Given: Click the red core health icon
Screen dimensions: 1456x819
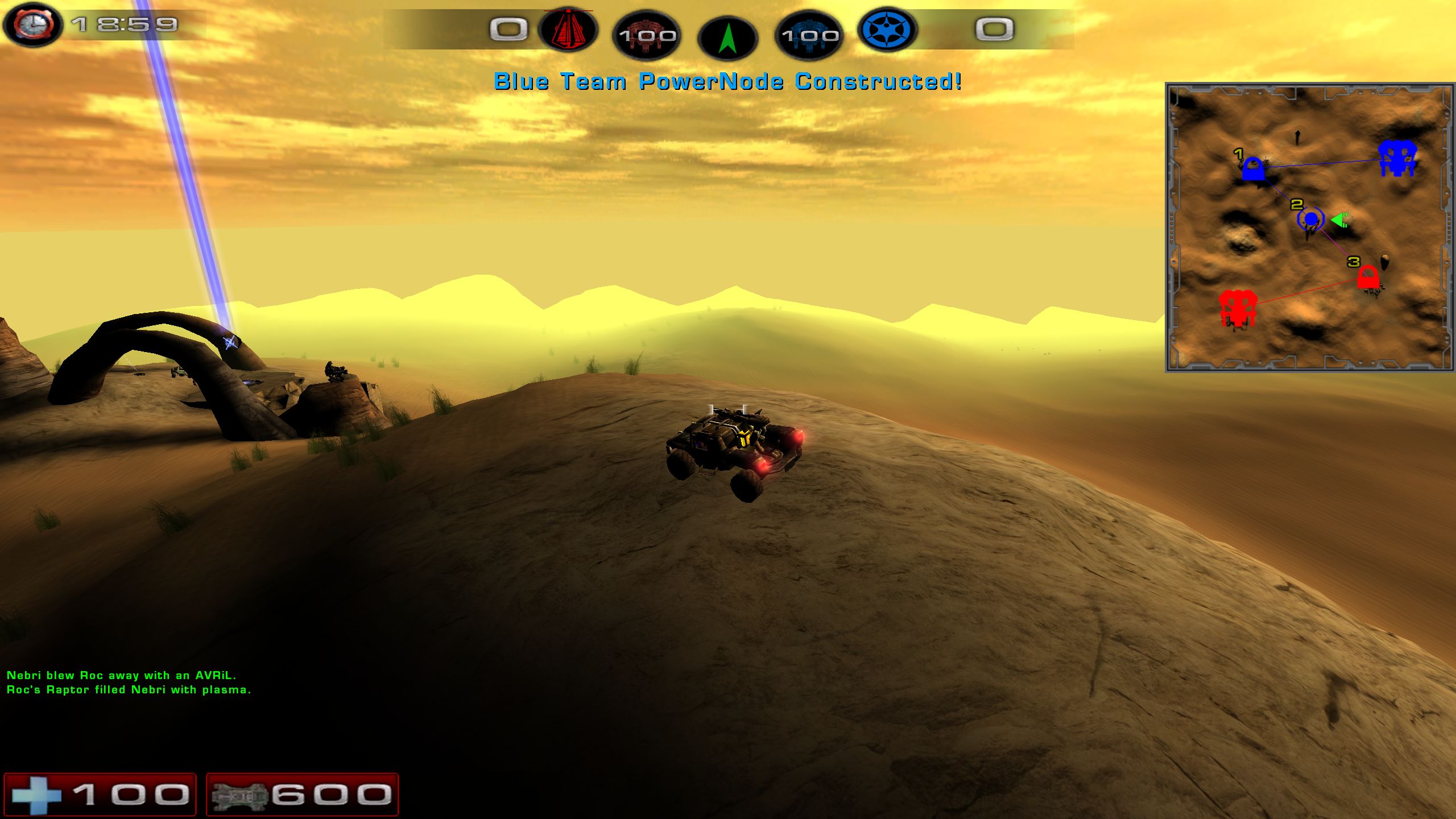Looking at the screenshot, I should (x=647, y=35).
